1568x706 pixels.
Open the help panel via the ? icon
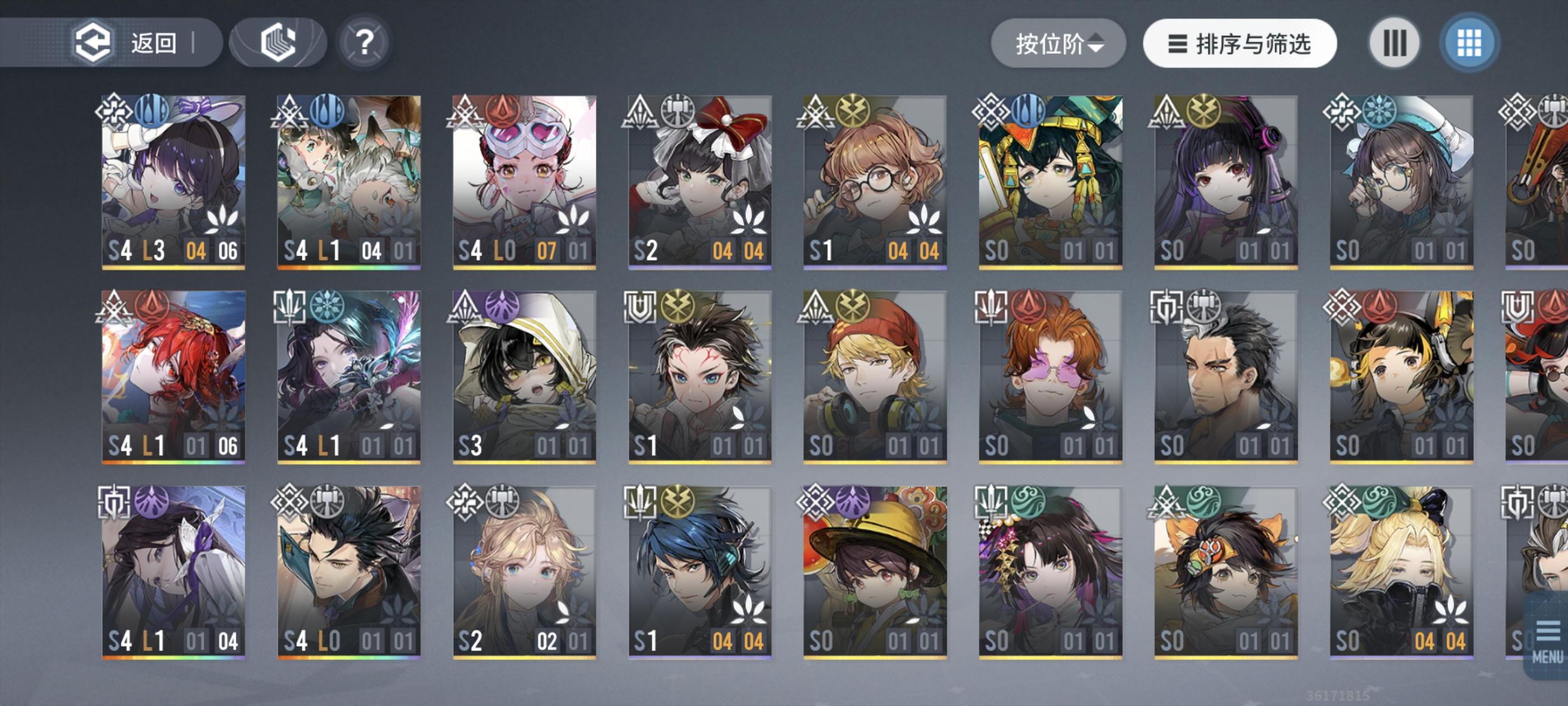(364, 43)
